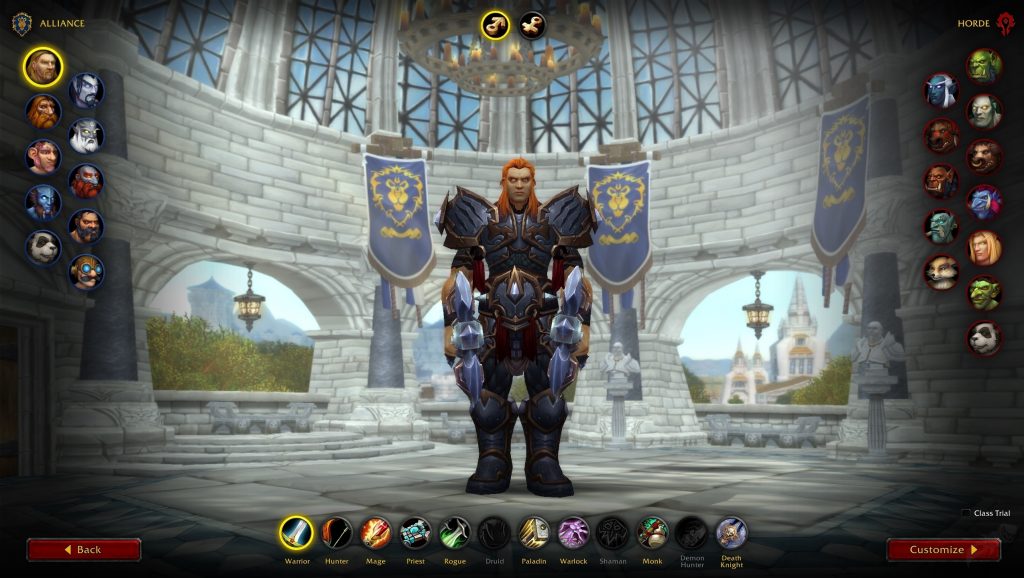Screen dimensions: 1024x578
Task: Choose the blonde Blood Elf race portrait
Action: click(x=984, y=247)
